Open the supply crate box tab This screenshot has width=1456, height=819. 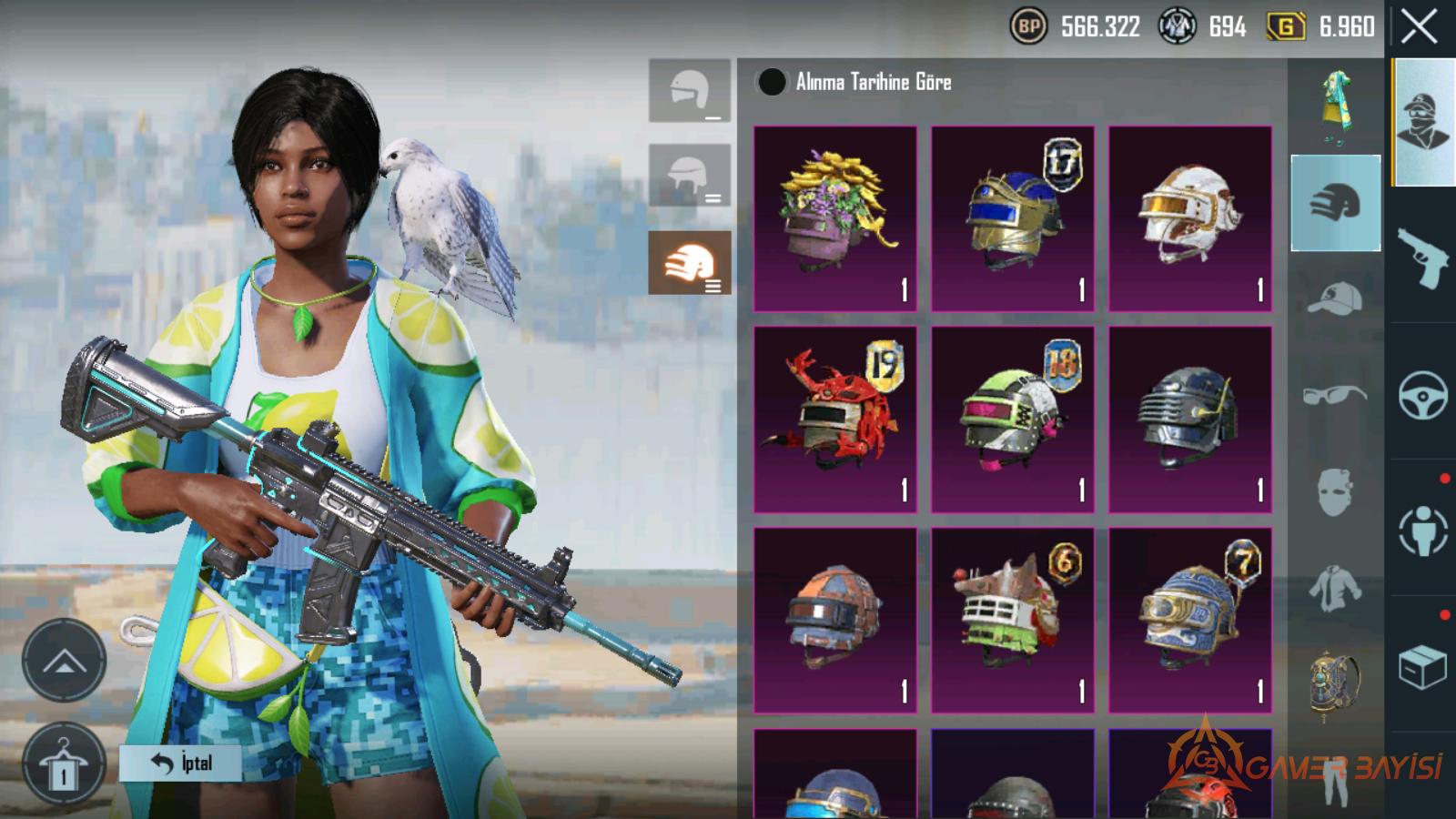(x=1423, y=668)
